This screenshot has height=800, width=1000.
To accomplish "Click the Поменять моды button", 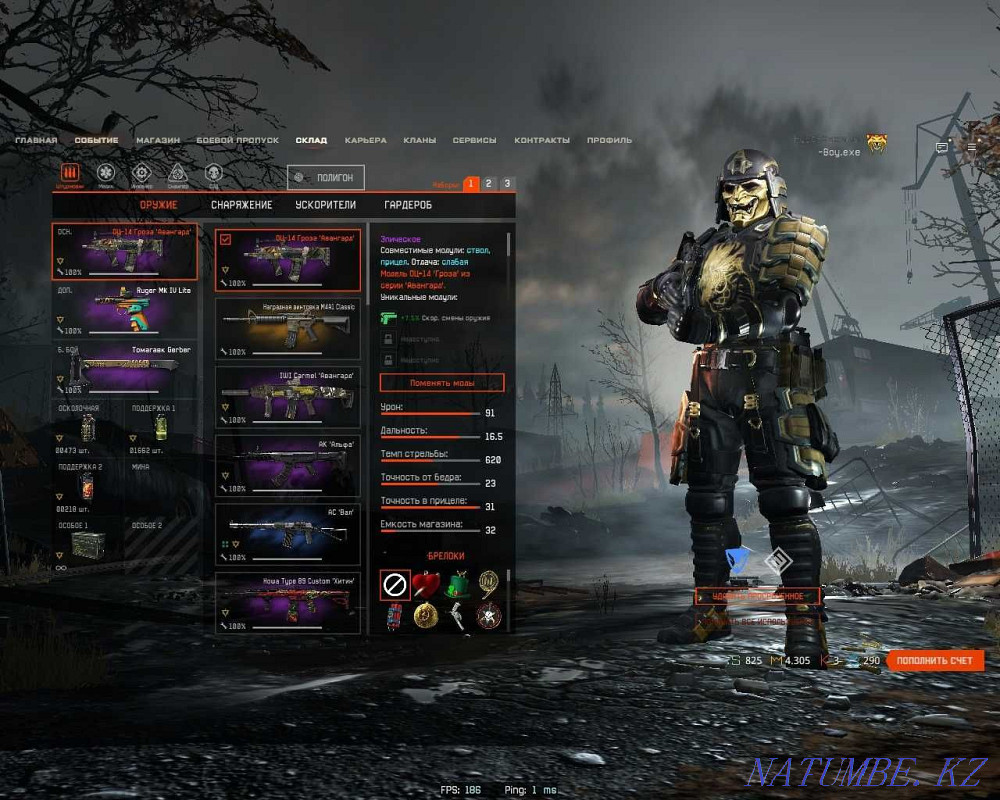I will click(442, 383).
